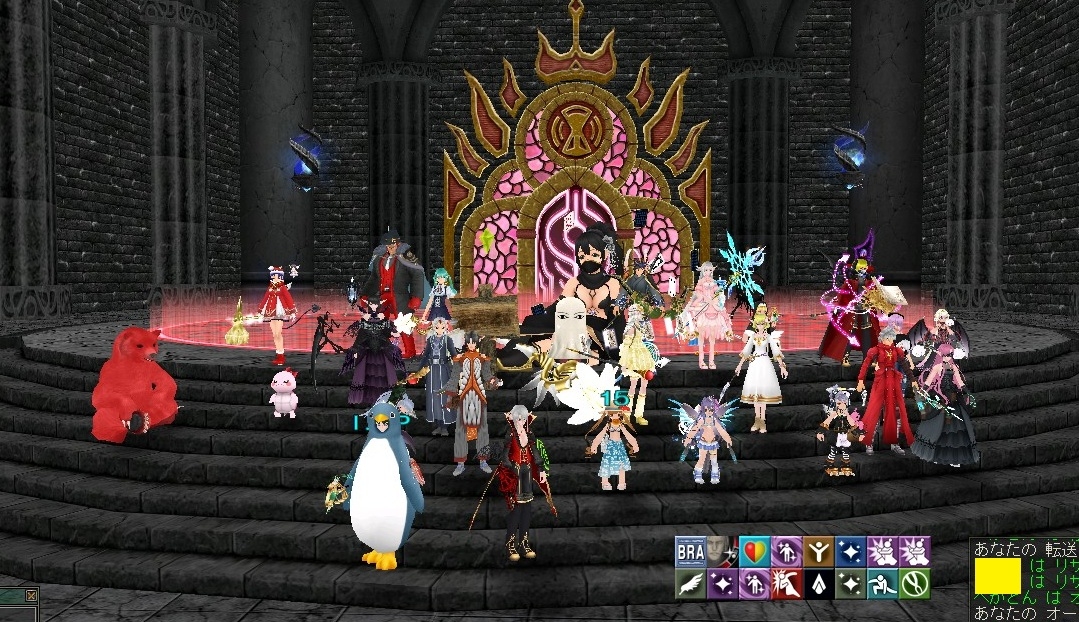This screenshot has height=622, width=1079.
Task: Click the pale face portrait icon
Action: (x=721, y=552)
